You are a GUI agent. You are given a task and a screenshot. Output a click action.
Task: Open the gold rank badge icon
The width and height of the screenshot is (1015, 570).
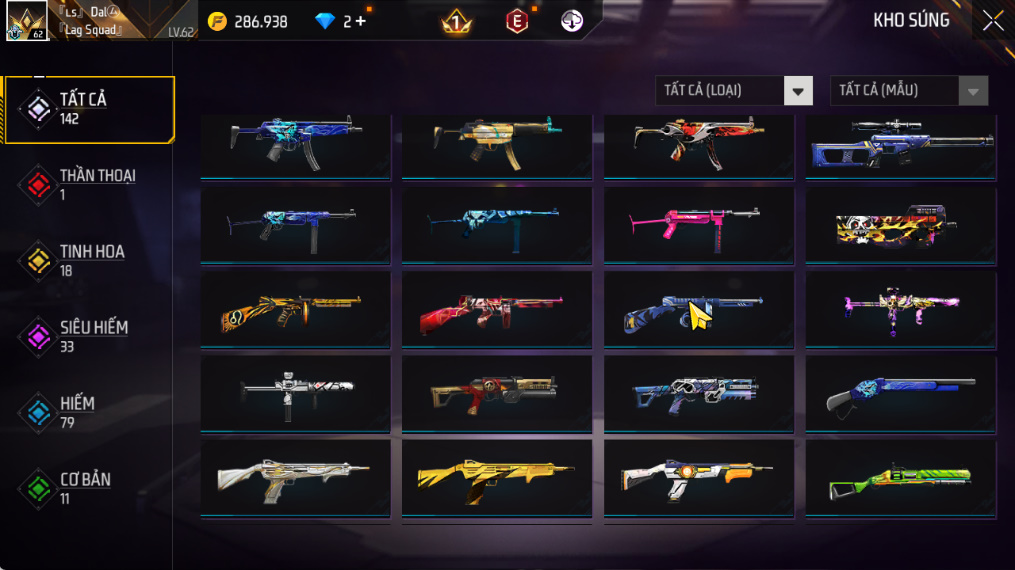pyautogui.click(x=456, y=21)
